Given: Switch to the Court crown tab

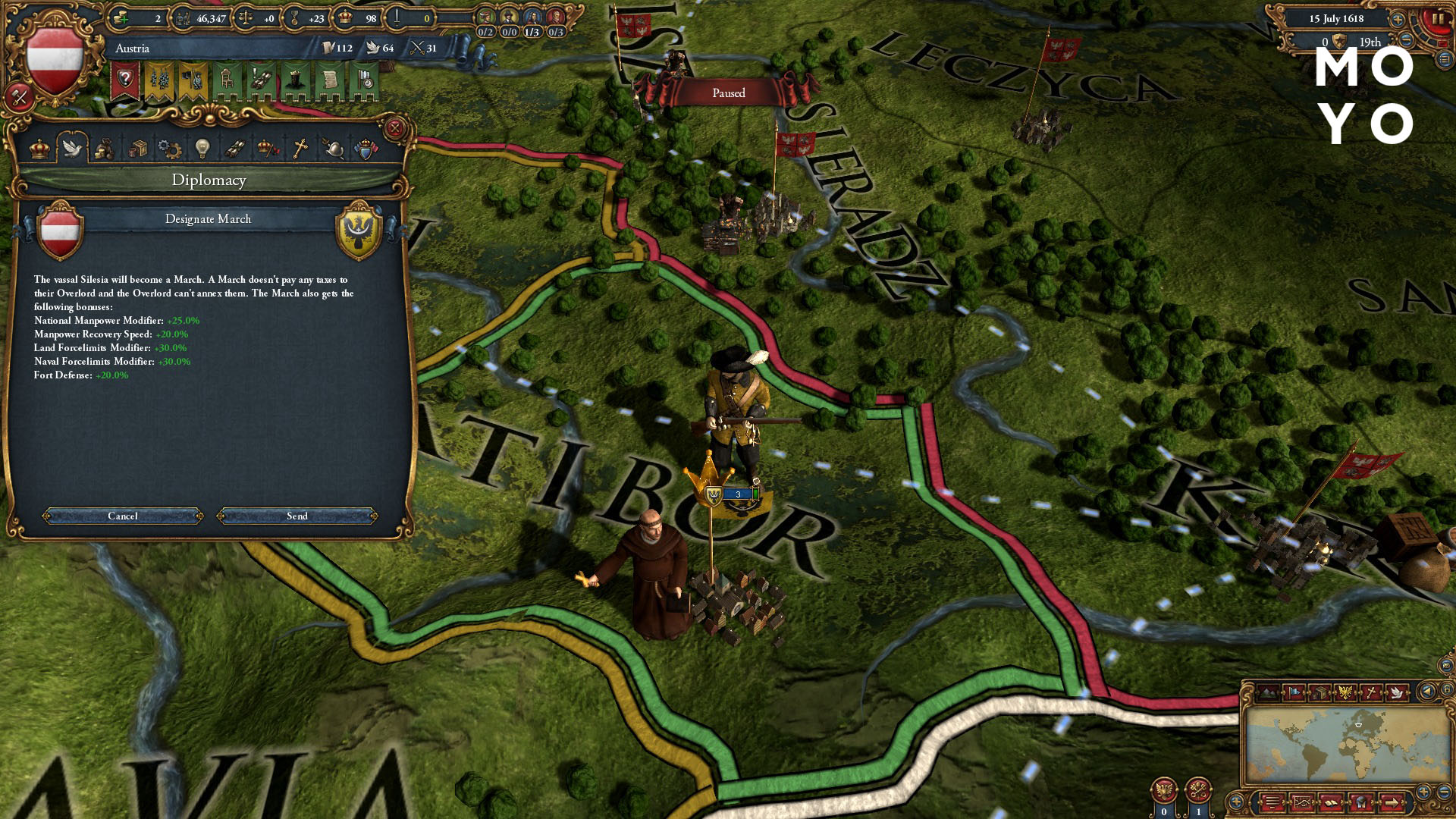Looking at the screenshot, I should click(39, 148).
